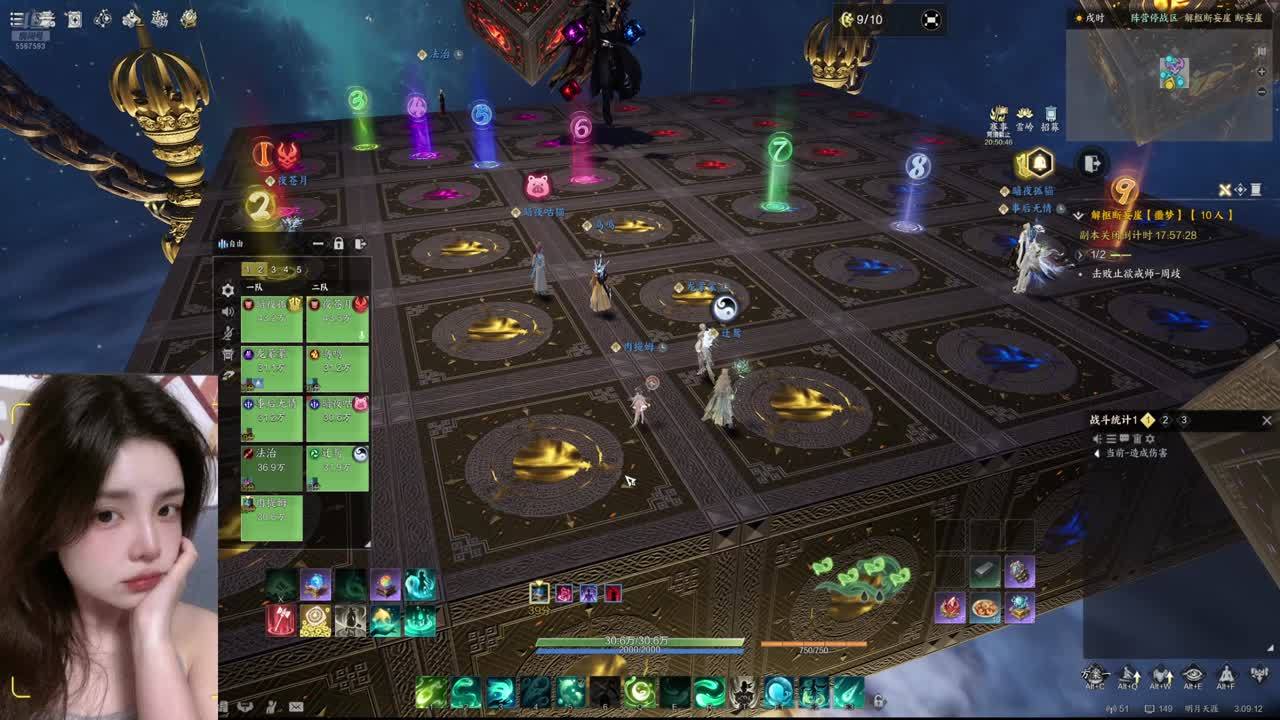
Task: Open the 赛事 events icon
Action: click(x=998, y=117)
